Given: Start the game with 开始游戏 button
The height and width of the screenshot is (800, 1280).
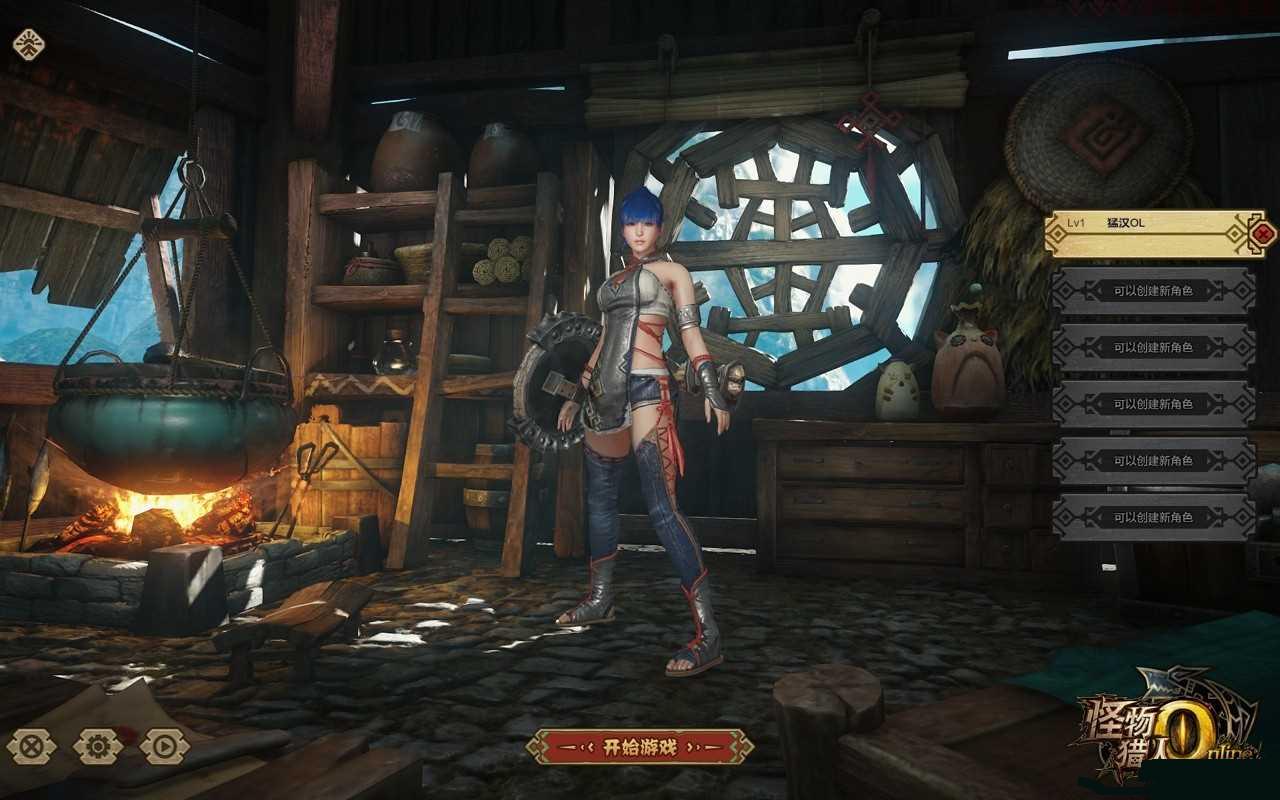Looking at the screenshot, I should pyautogui.click(x=640, y=746).
